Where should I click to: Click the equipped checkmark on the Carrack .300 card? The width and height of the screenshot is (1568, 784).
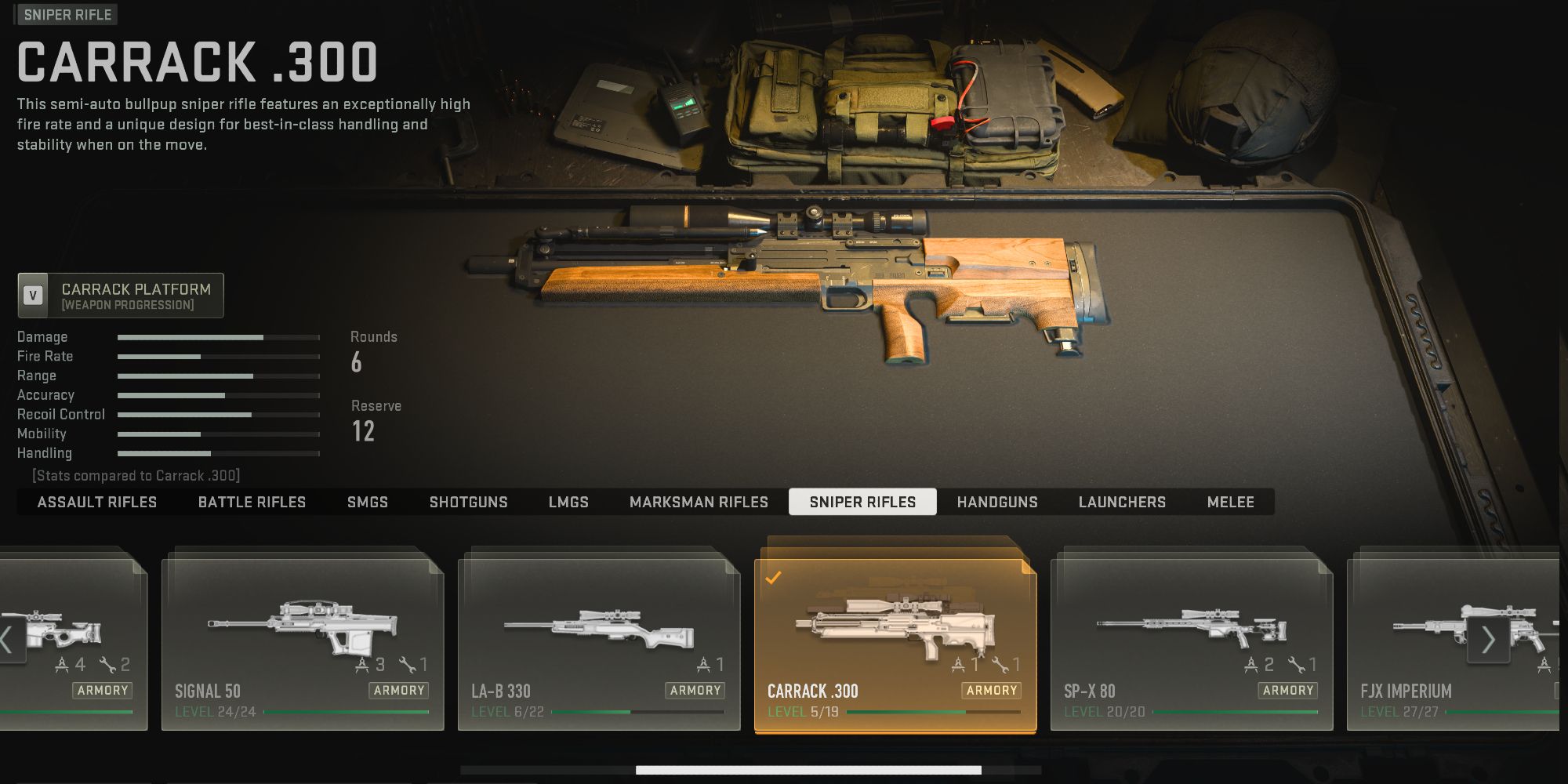[774, 579]
